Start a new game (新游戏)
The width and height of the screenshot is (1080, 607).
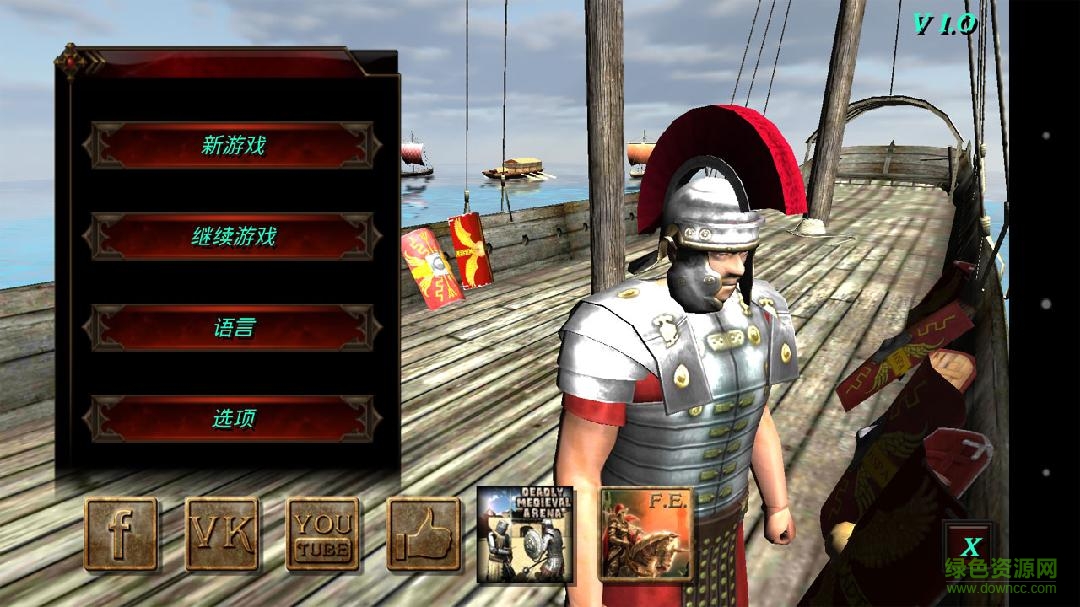(x=232, y=145)
